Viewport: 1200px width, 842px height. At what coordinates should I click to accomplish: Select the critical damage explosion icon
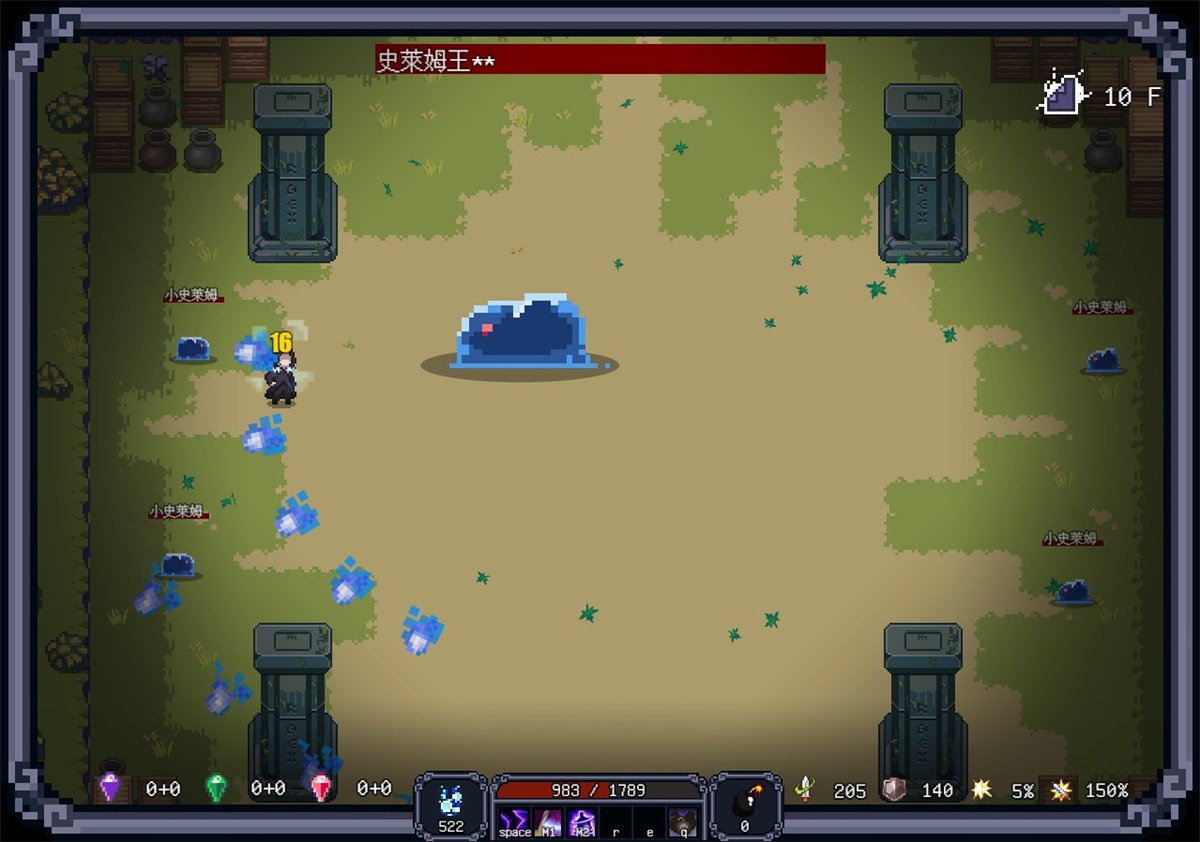point(1060,790)
